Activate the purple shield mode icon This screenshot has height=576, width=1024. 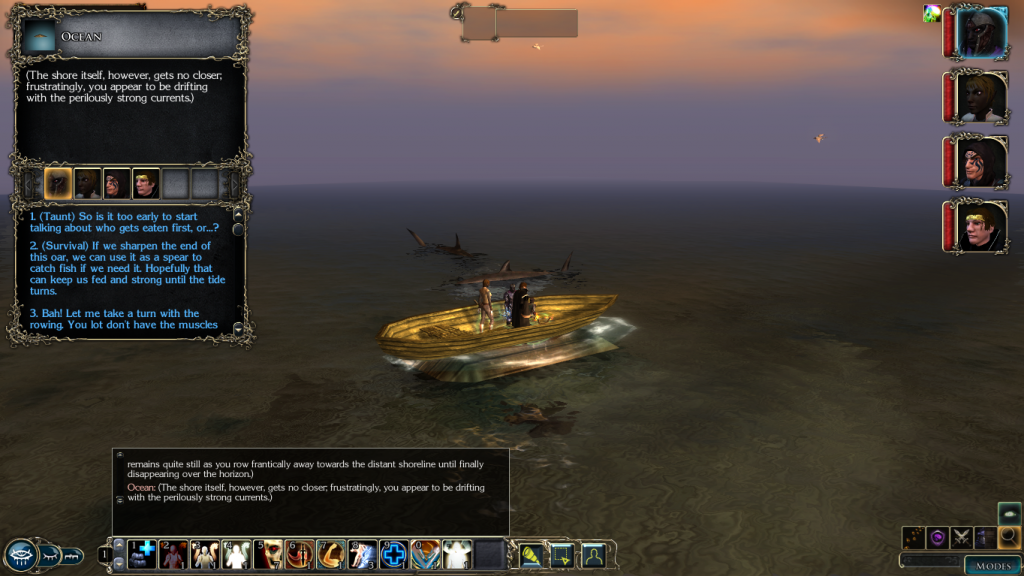(x=937, y=538)
